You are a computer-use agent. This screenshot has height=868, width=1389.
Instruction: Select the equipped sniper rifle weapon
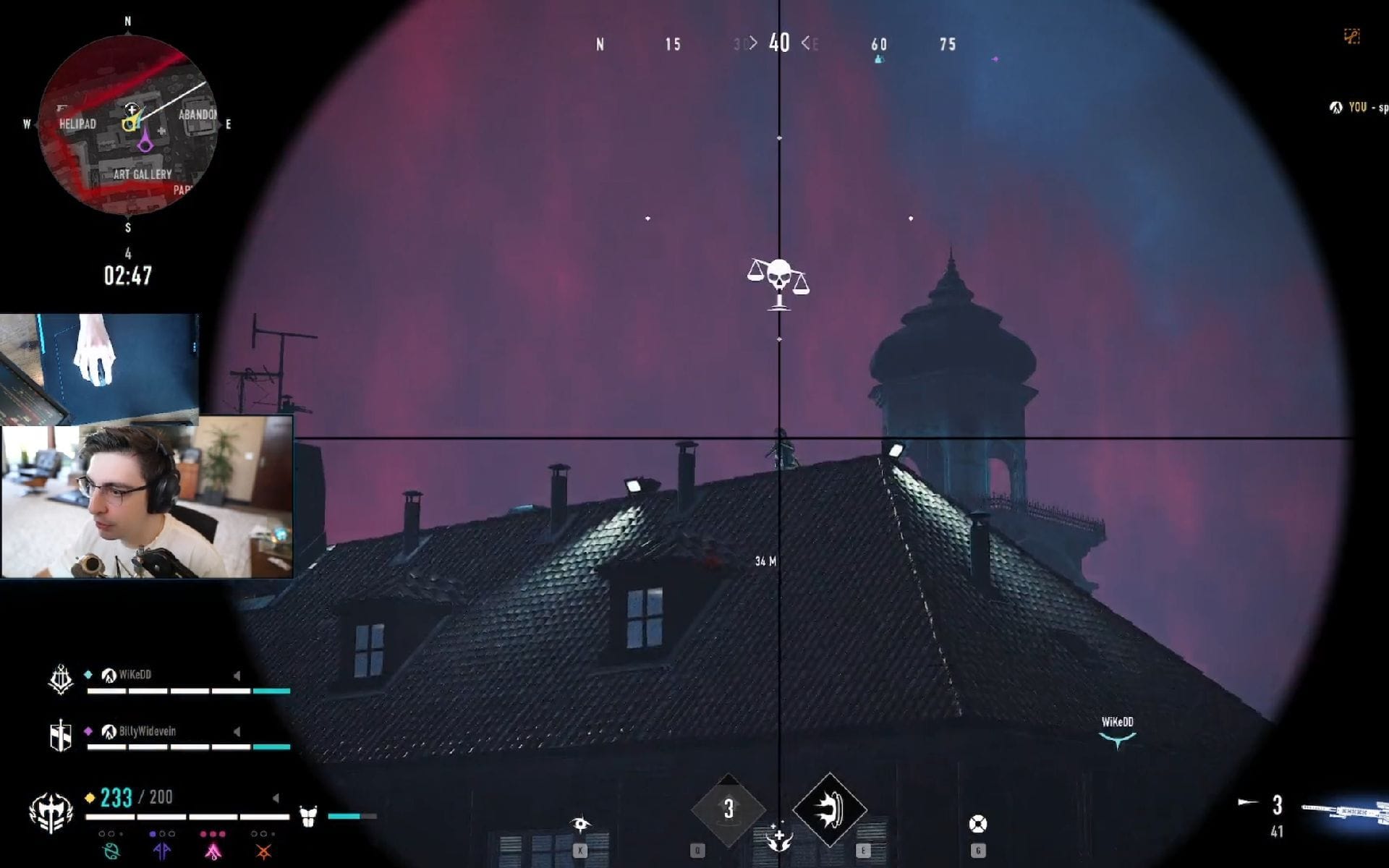click(1344, 812)
